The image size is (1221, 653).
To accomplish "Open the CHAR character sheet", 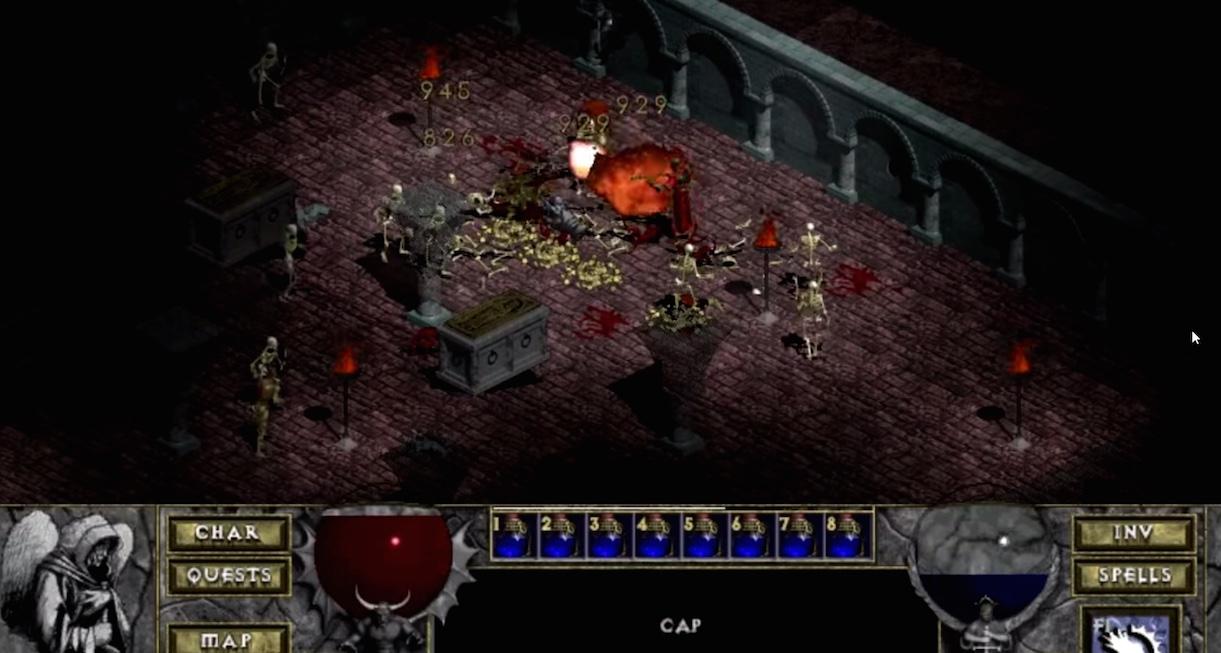I will (228, 533).
